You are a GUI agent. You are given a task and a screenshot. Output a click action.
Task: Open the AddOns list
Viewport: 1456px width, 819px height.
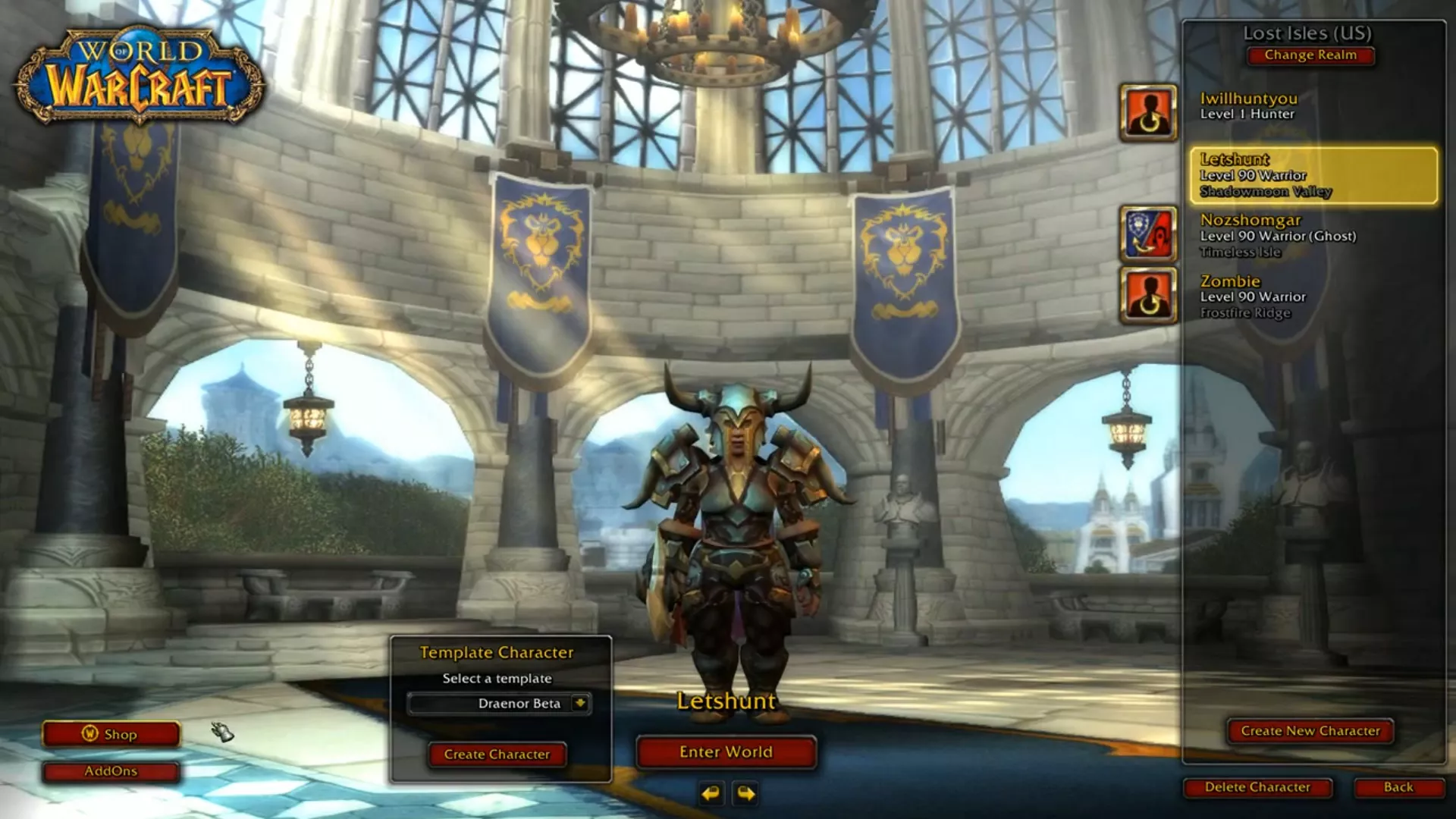click(111, 771)
